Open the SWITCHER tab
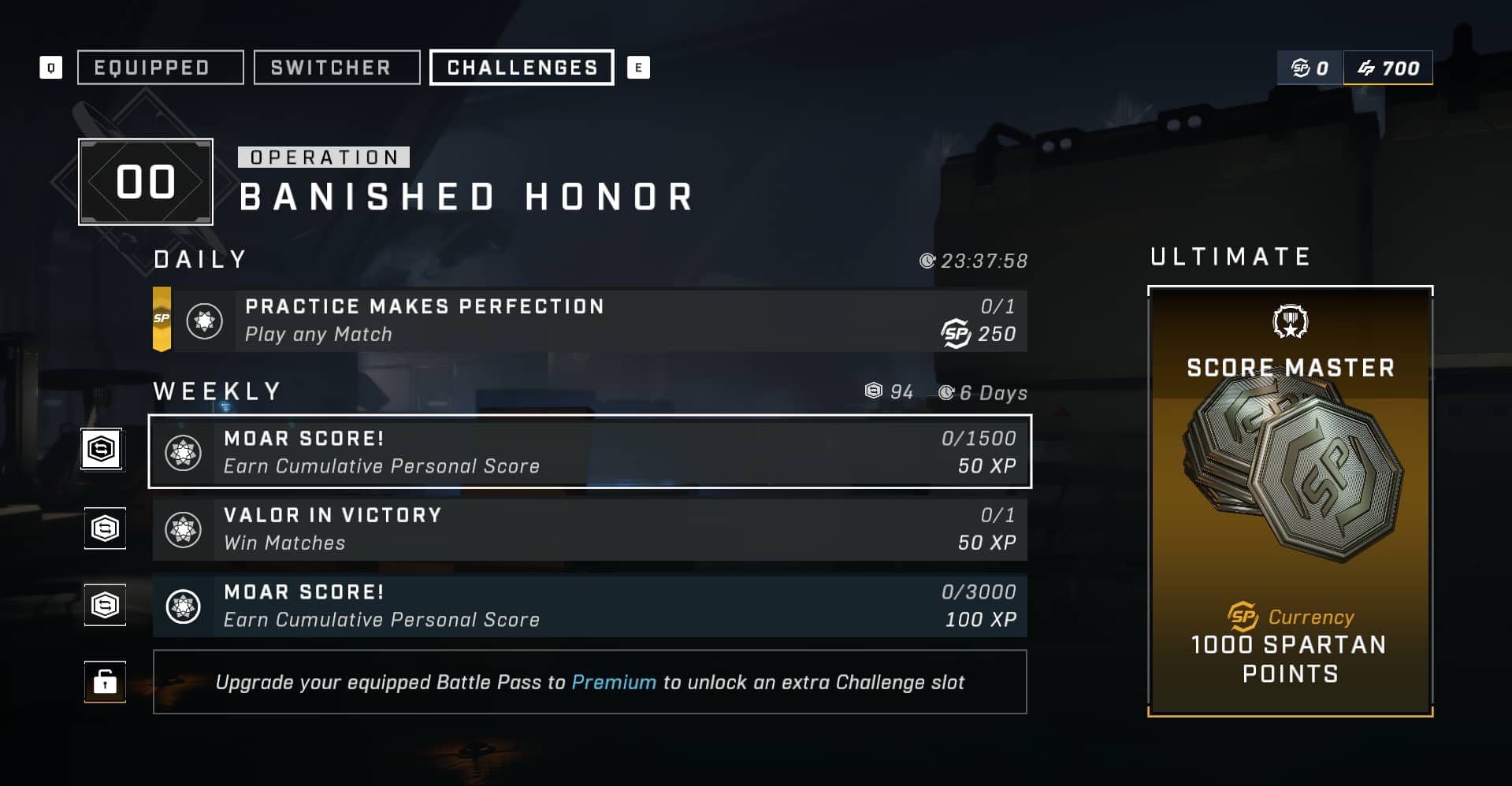 (x=336, y=68)
